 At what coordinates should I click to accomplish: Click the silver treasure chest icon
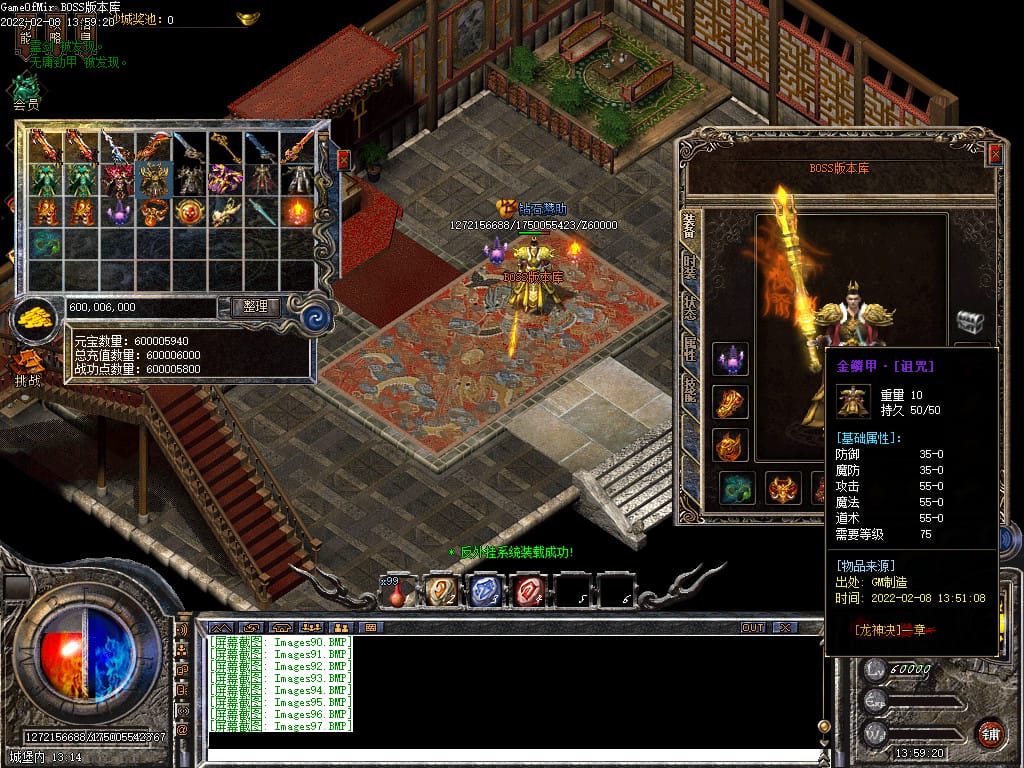tap(970, 321)
